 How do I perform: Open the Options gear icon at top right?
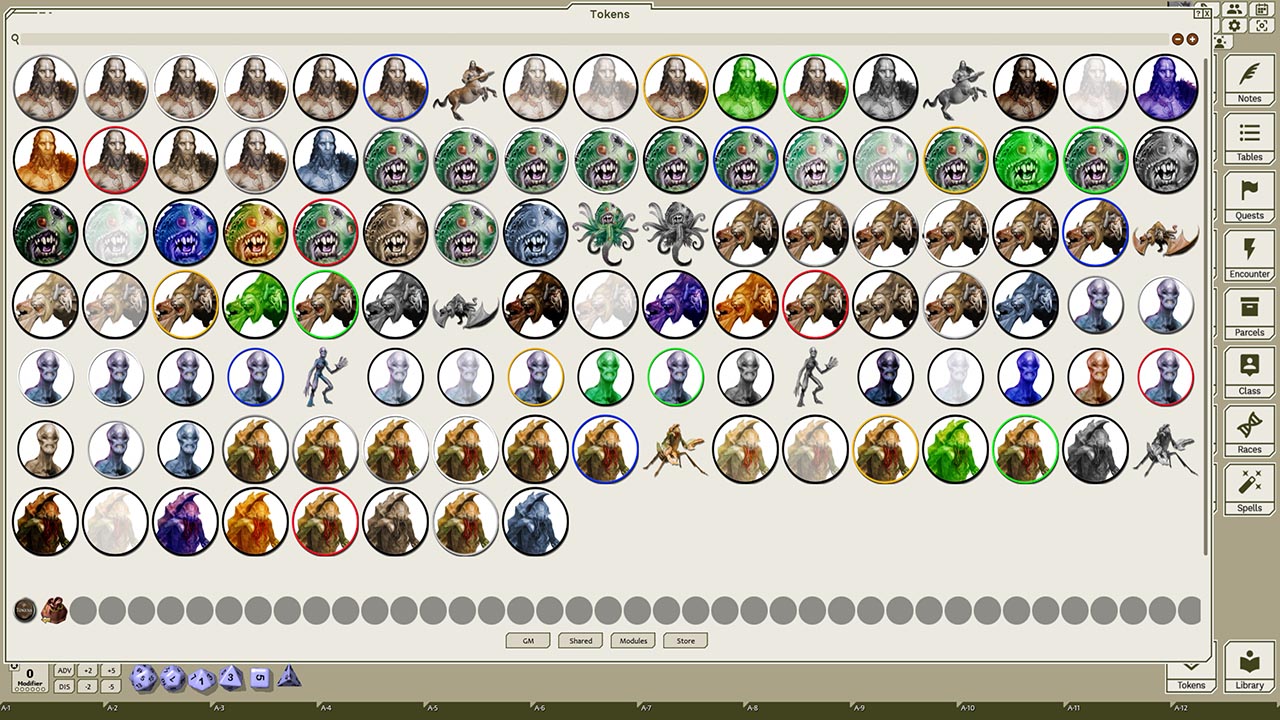click(x=1234, y=25)
